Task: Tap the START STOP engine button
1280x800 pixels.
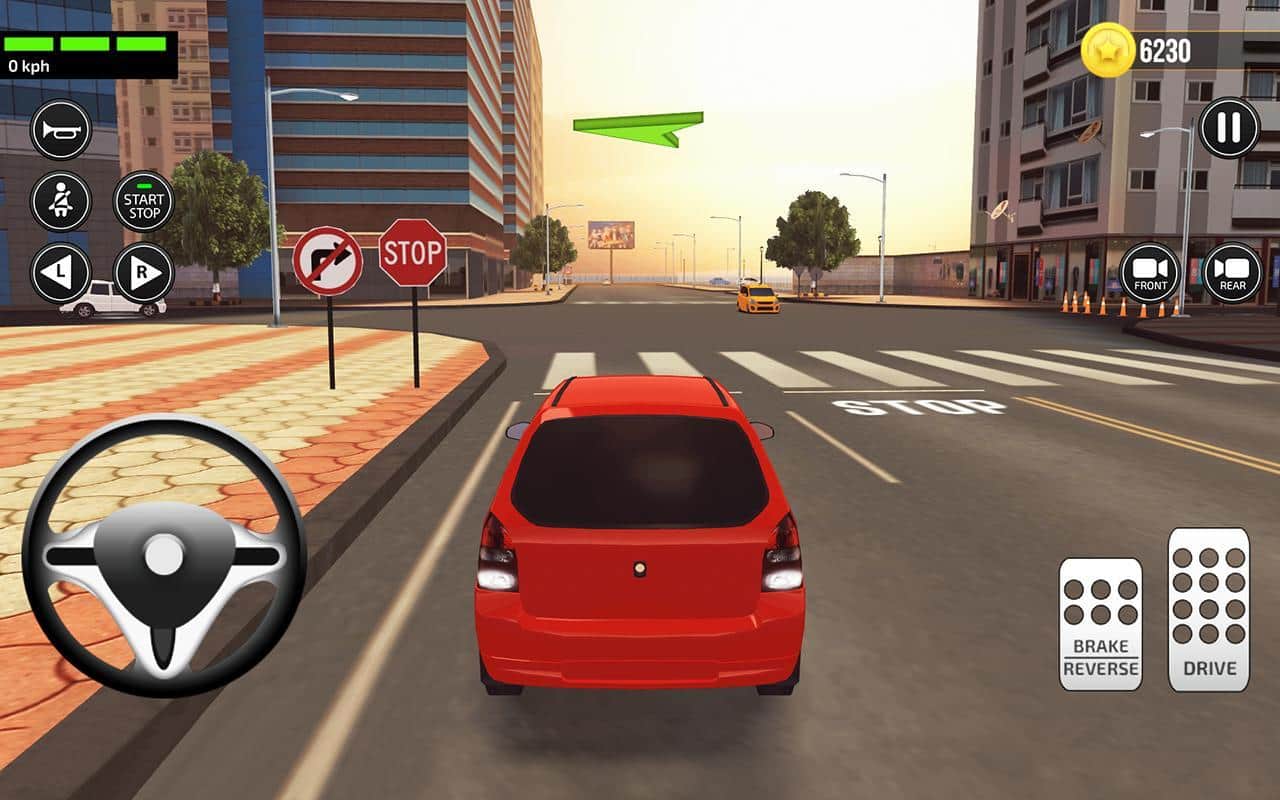Action: [144, 201]
